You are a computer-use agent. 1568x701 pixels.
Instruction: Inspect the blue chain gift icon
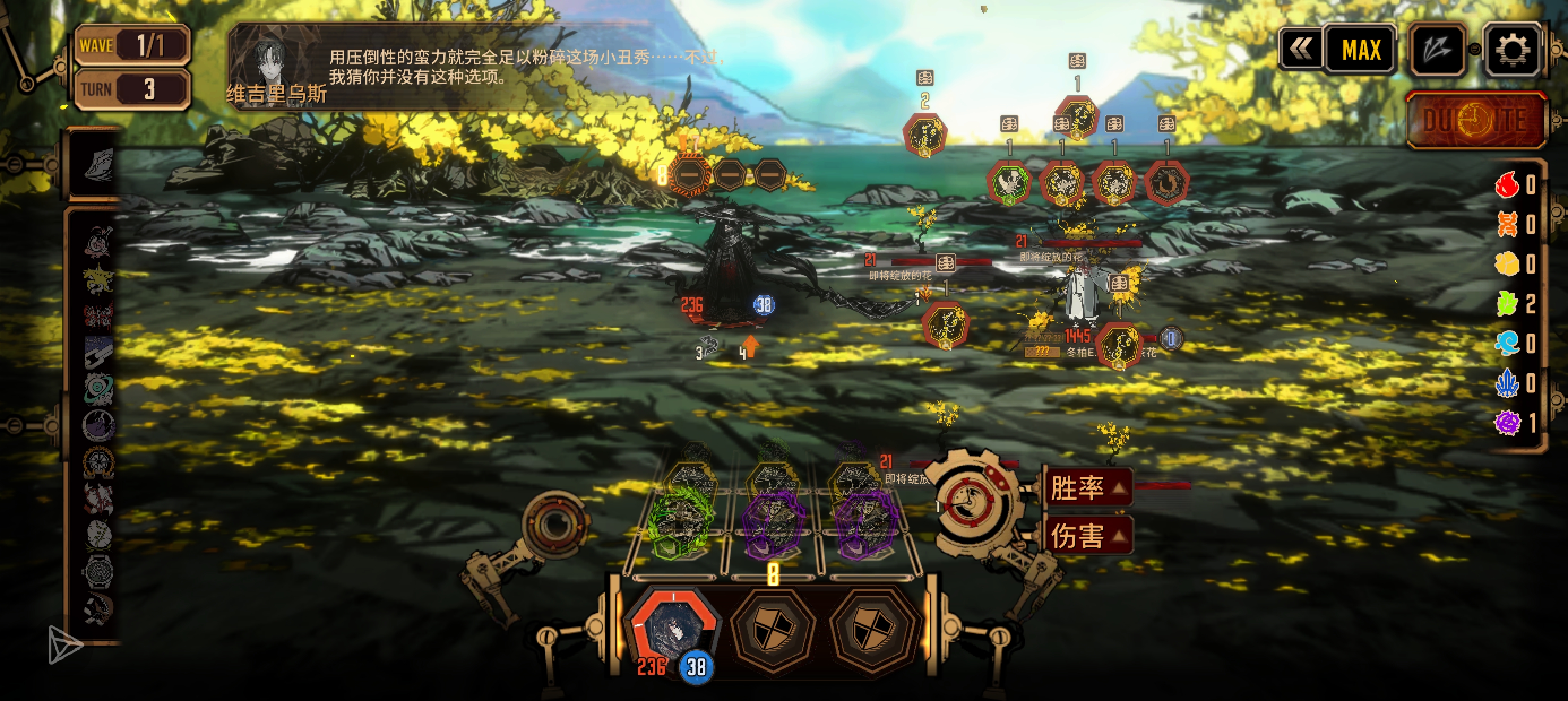click(x=97, y=351)
